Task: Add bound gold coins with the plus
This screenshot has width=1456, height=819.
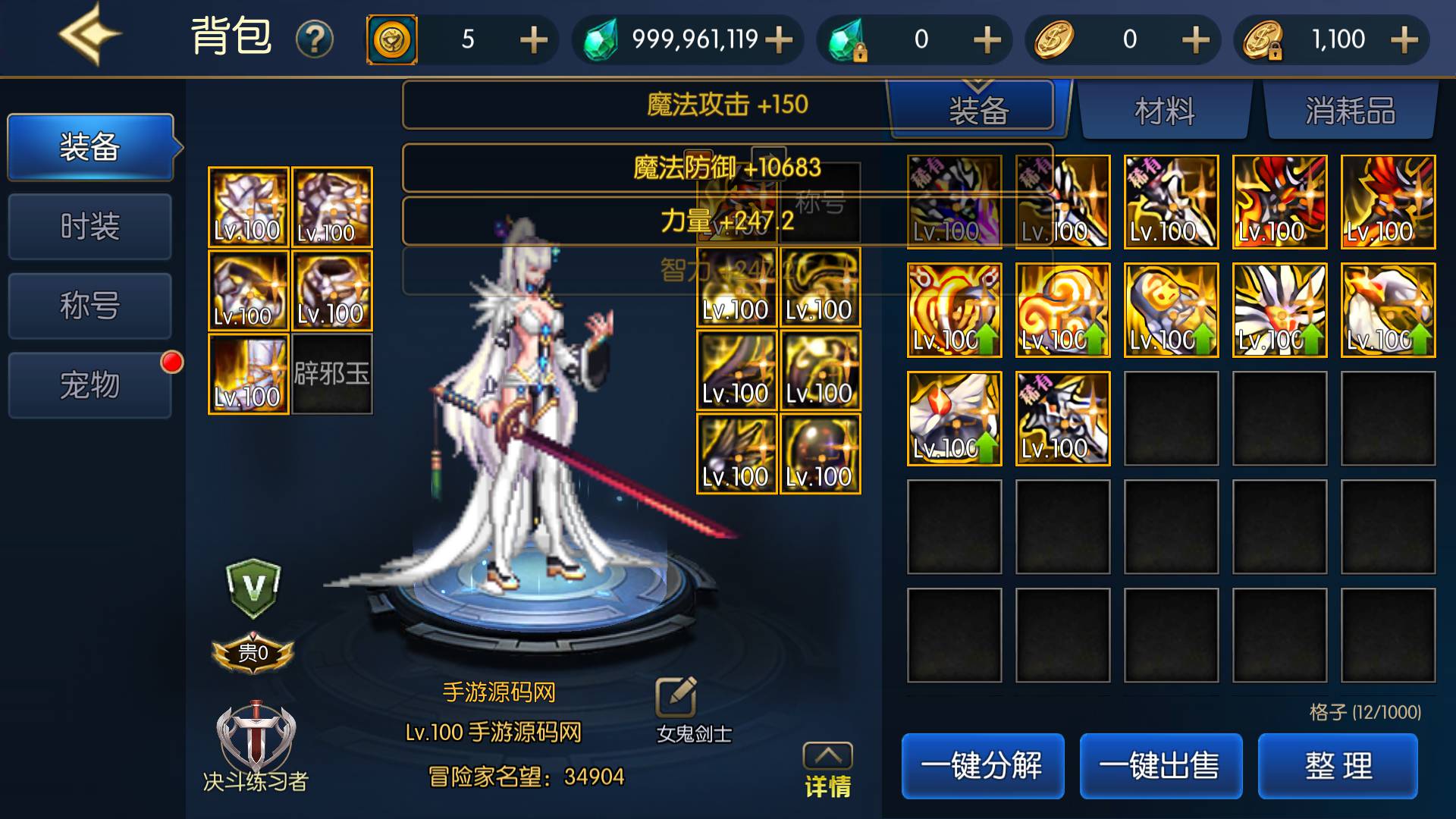Action: (x=1404, y=39)
